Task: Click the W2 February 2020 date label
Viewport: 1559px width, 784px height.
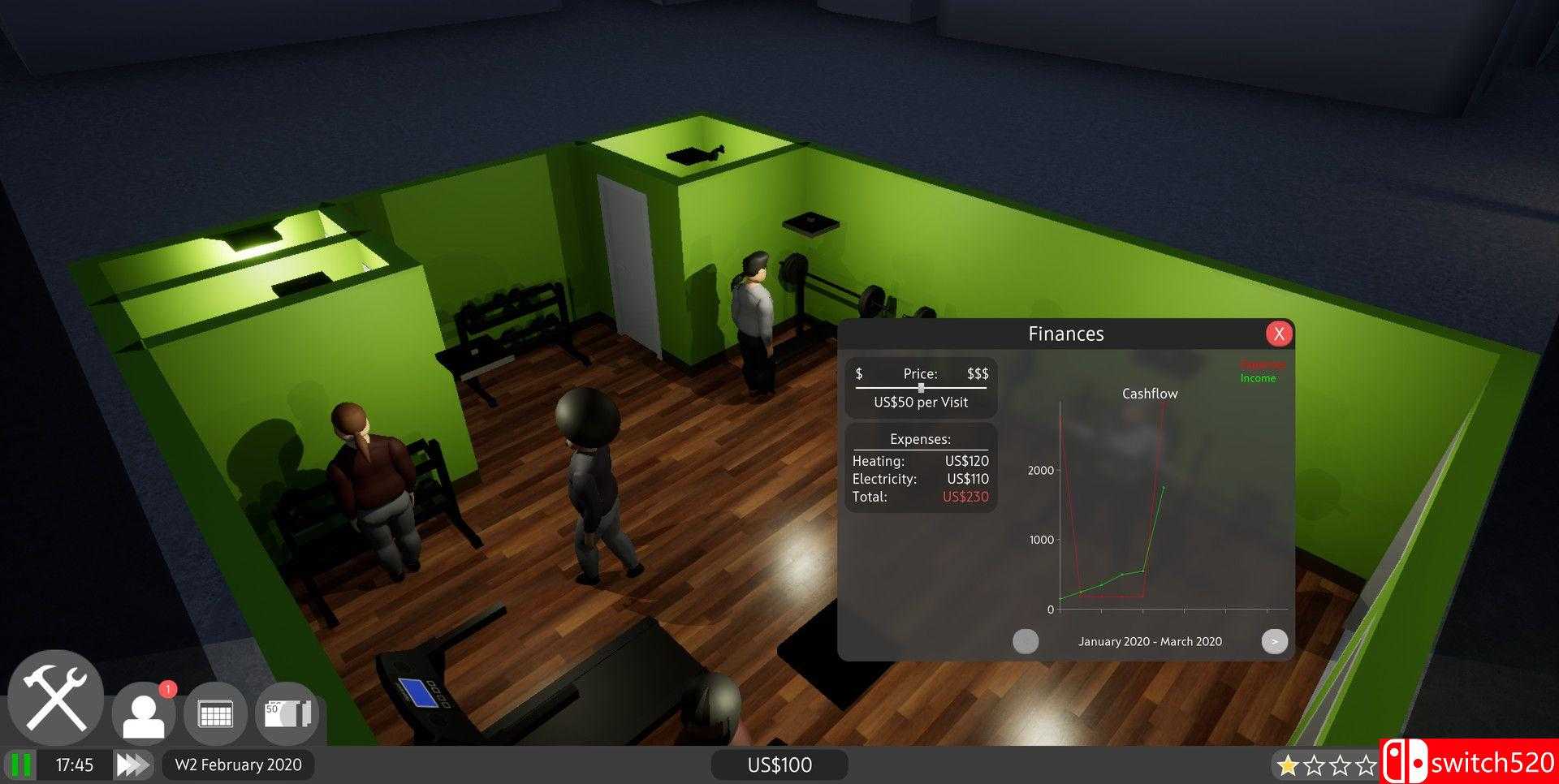Action: click(x=238, y=765)
